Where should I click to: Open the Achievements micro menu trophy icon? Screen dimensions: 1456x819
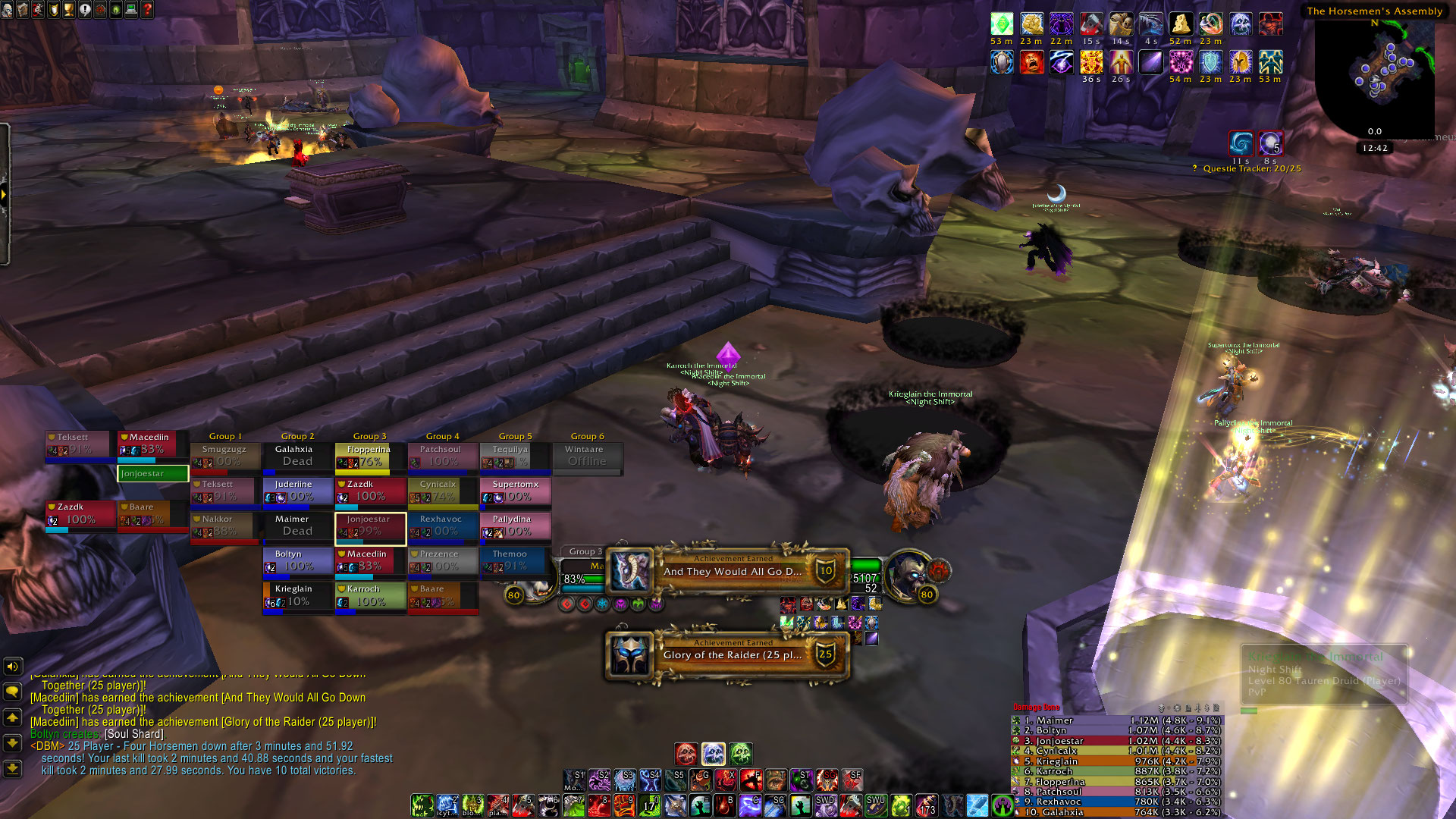coord(69,9)
